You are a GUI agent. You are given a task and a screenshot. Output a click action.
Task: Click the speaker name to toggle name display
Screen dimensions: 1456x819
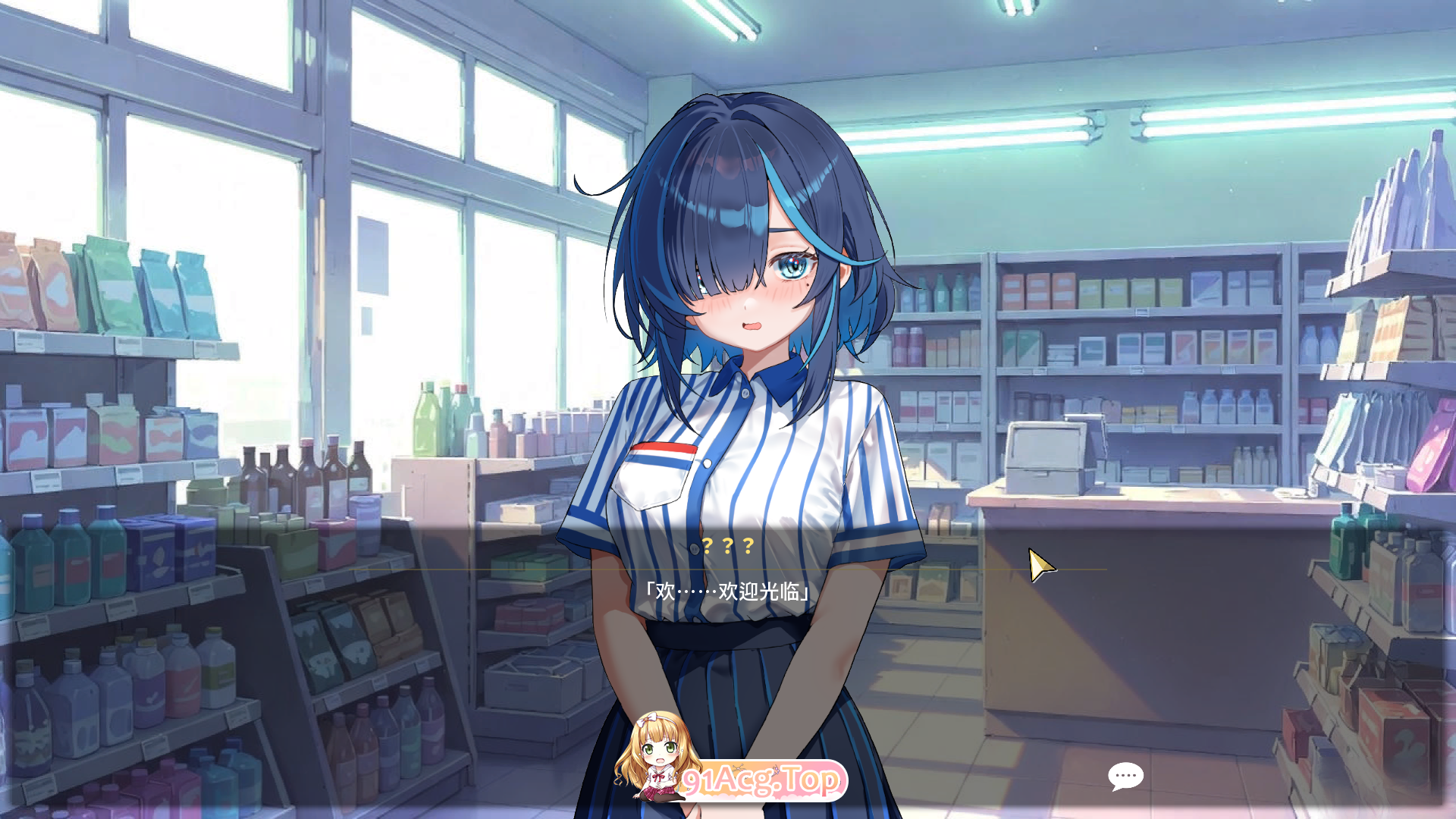(x=728, y=544)
